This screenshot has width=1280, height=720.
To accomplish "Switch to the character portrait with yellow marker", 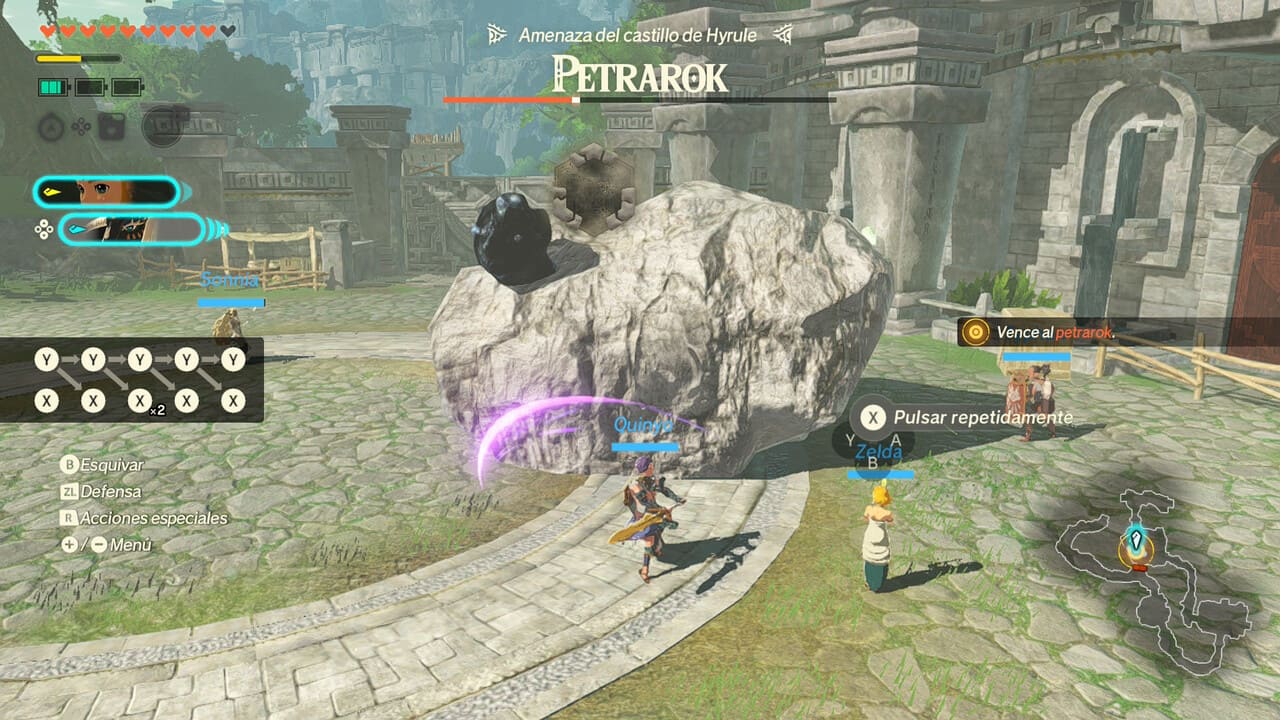I will tap(106, 192).
